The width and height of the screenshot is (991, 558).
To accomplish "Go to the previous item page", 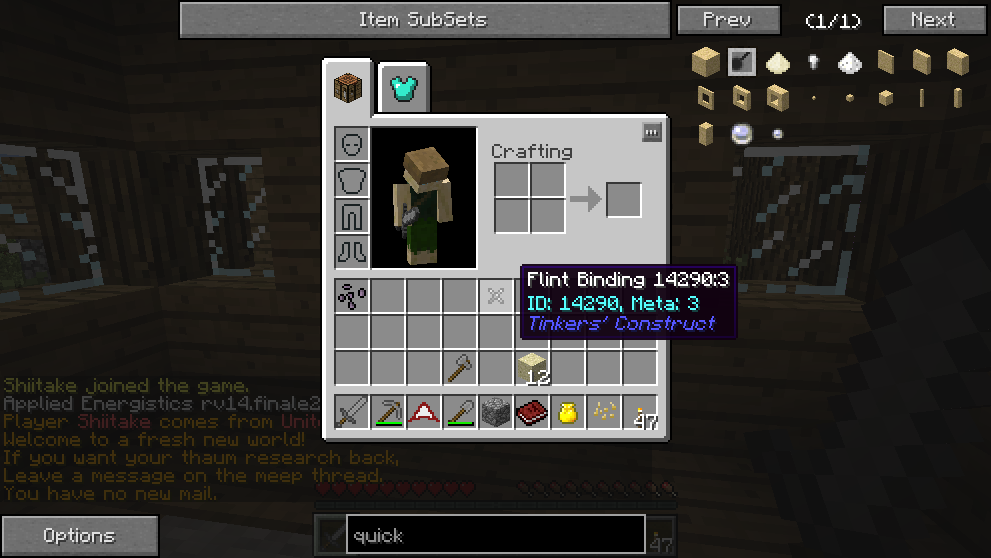I will (727, 20).
